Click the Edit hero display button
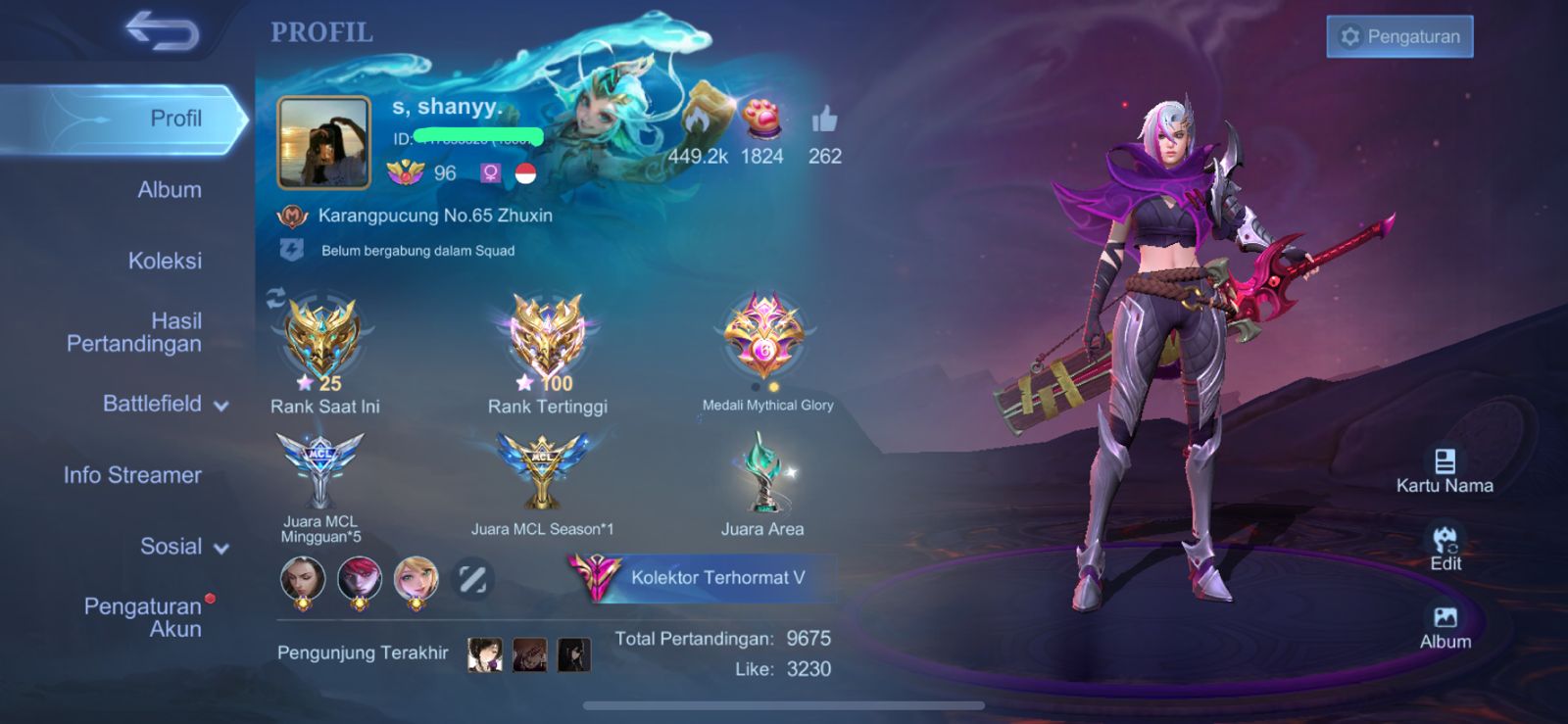This screenshot has width=1568, height=724. coord(1445,549)
